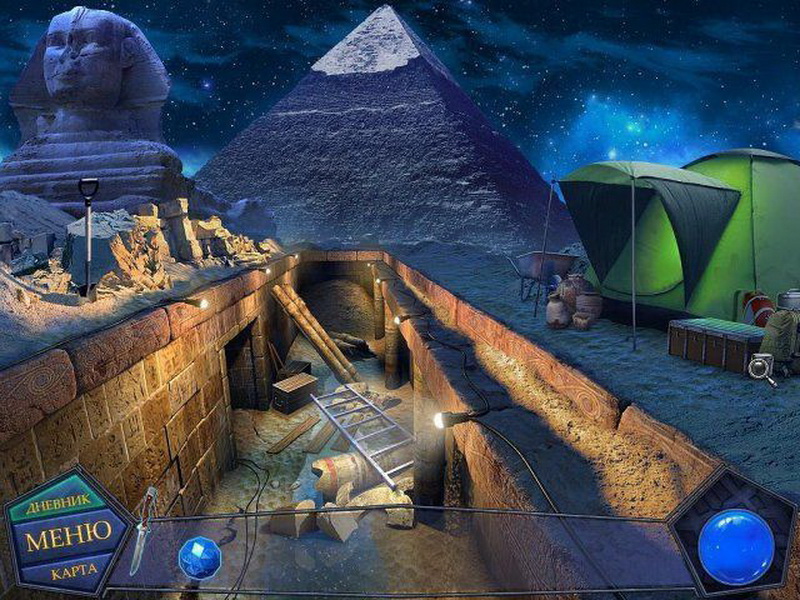The width and height of the screenshot is (800, 600).
Task: Show the Карта map
Action: point(72,571)
